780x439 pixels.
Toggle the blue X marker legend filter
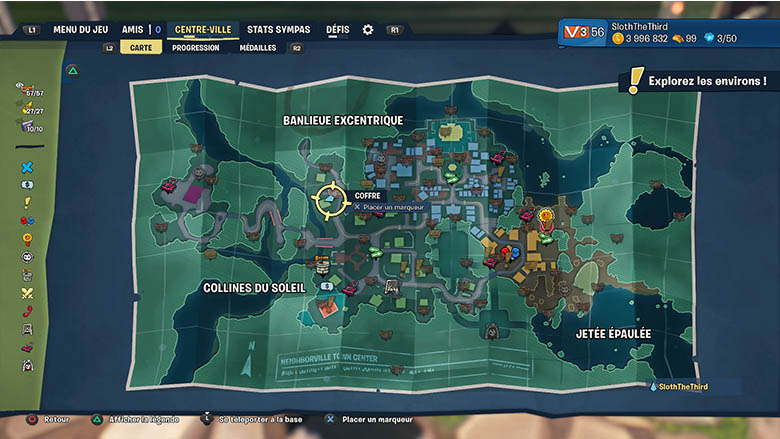point(27,167)
